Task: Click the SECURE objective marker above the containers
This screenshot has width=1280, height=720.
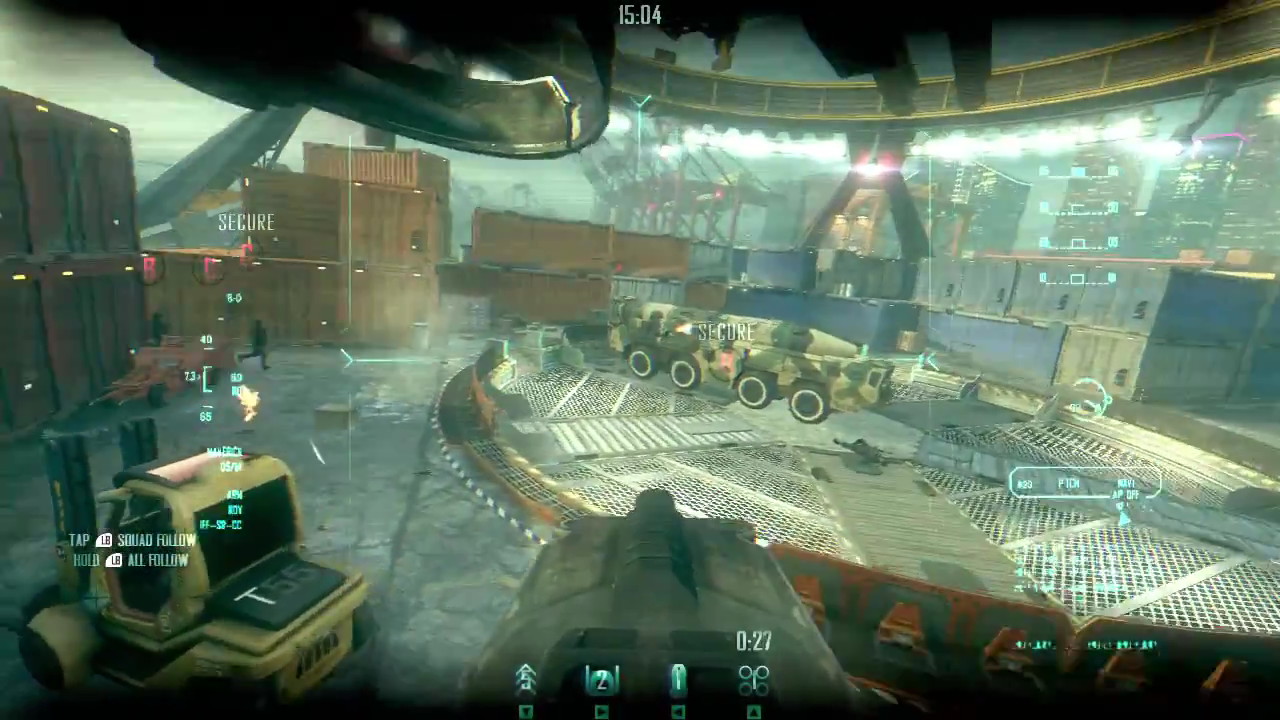Action: coord(246,223)
